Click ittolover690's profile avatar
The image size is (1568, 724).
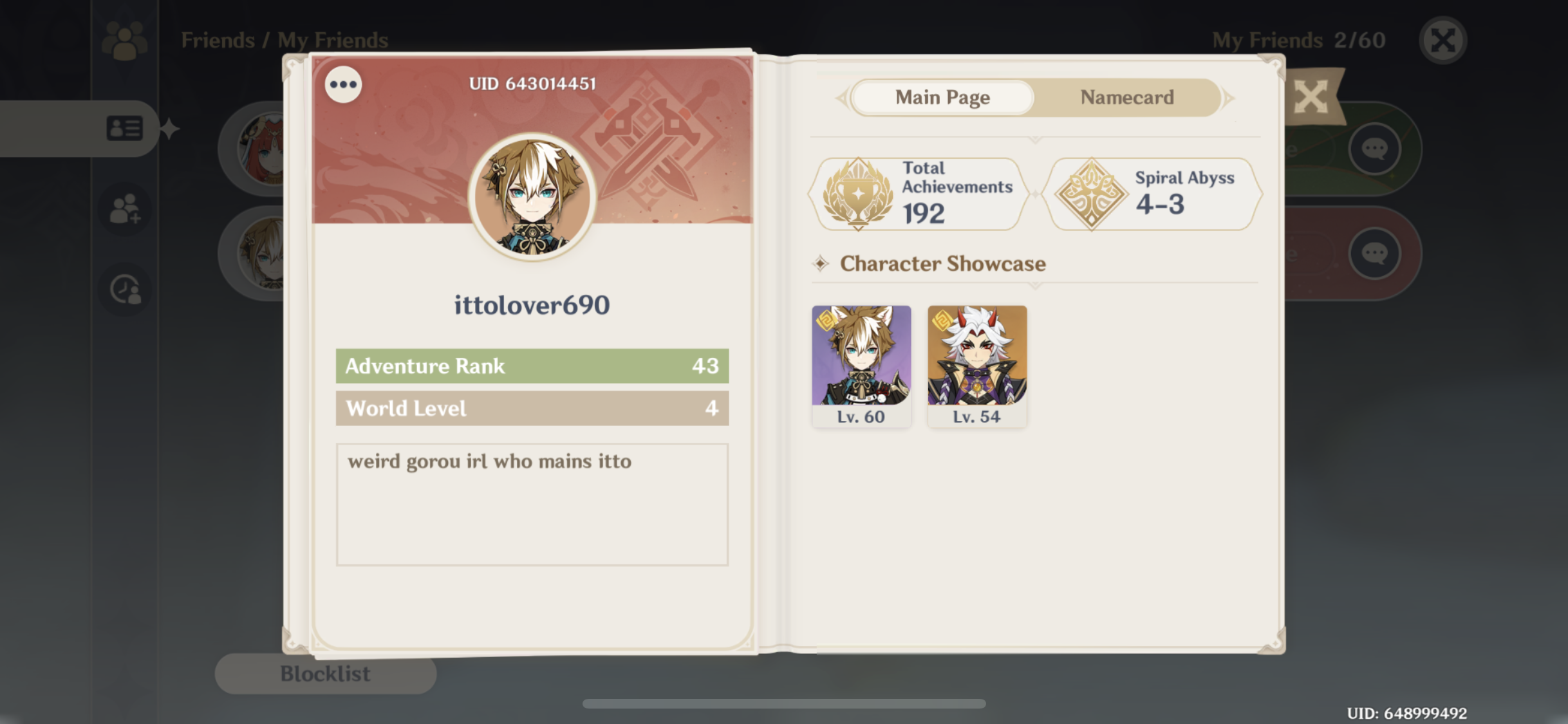[531, 196]
